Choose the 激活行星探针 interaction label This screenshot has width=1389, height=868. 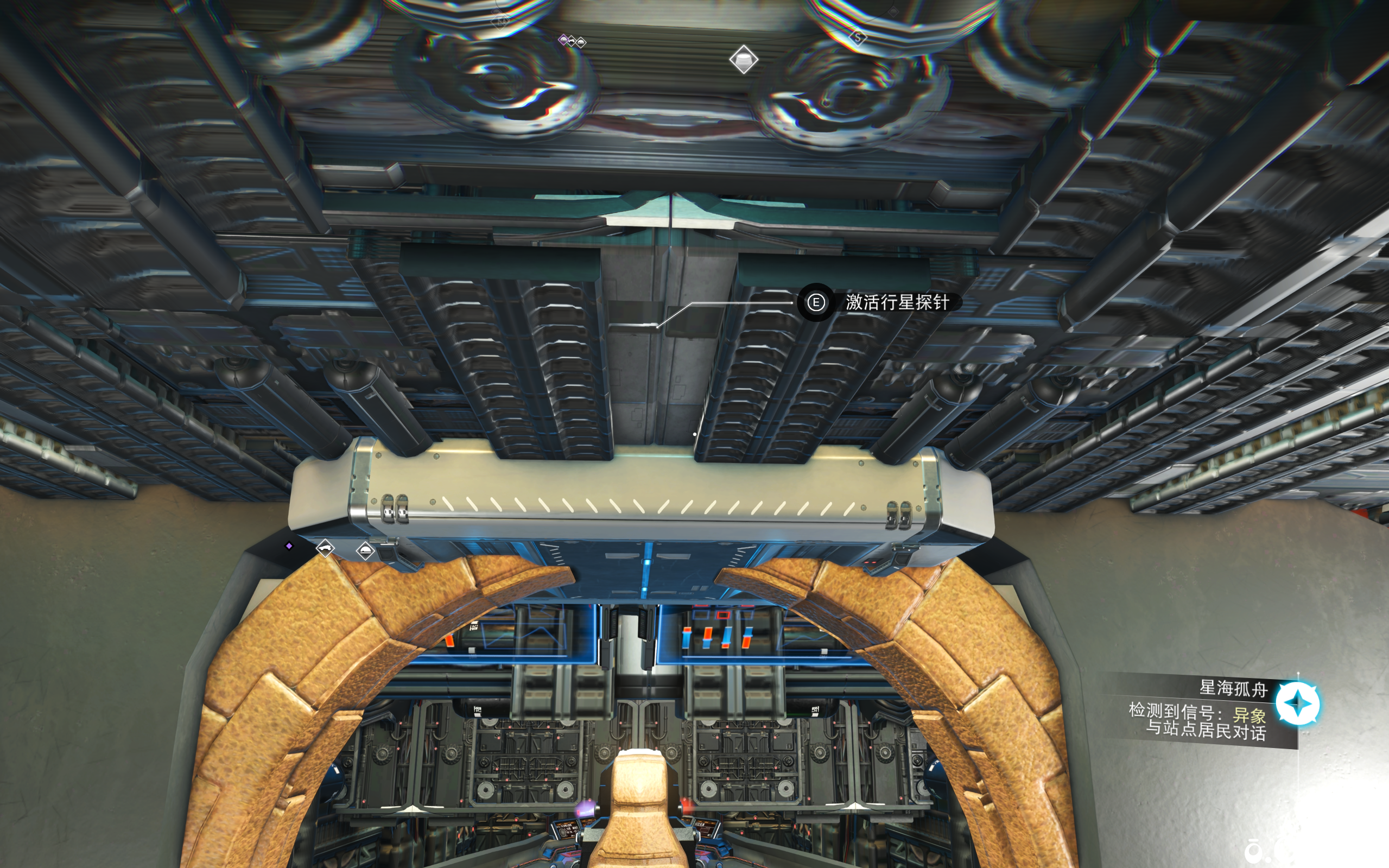[897, 302]
